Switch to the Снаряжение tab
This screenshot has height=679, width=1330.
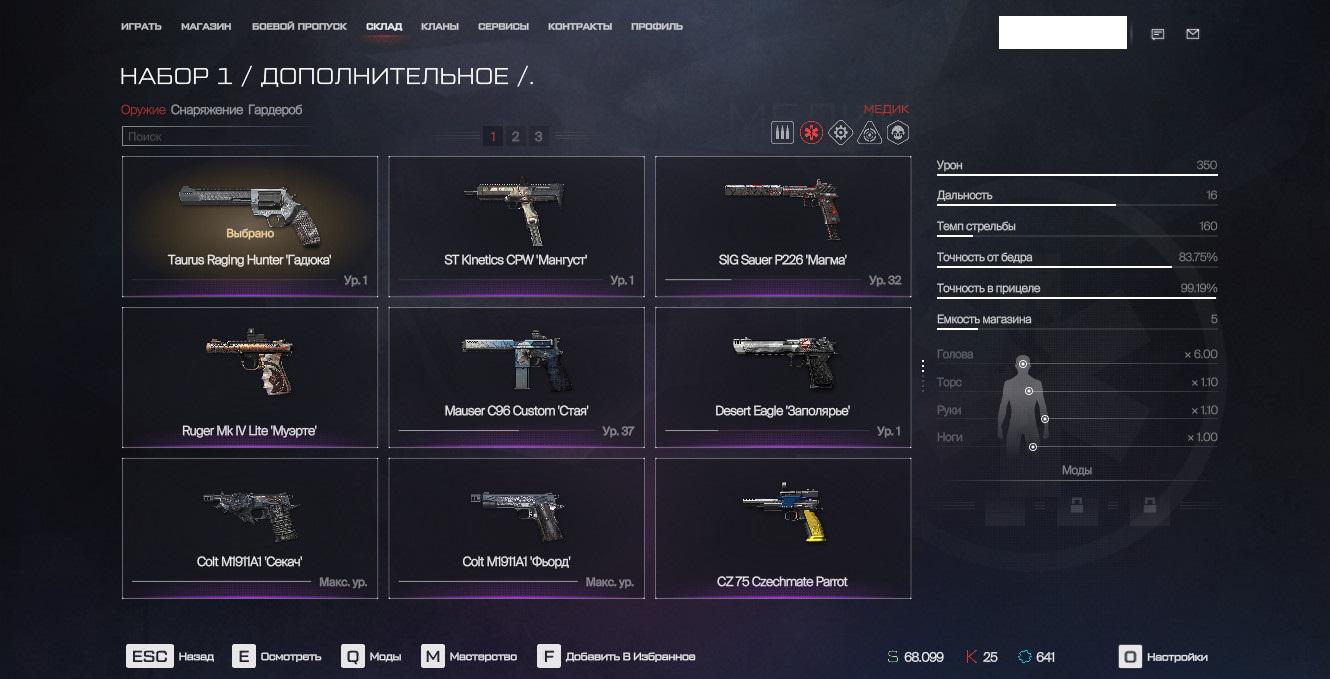click(206, 110)
